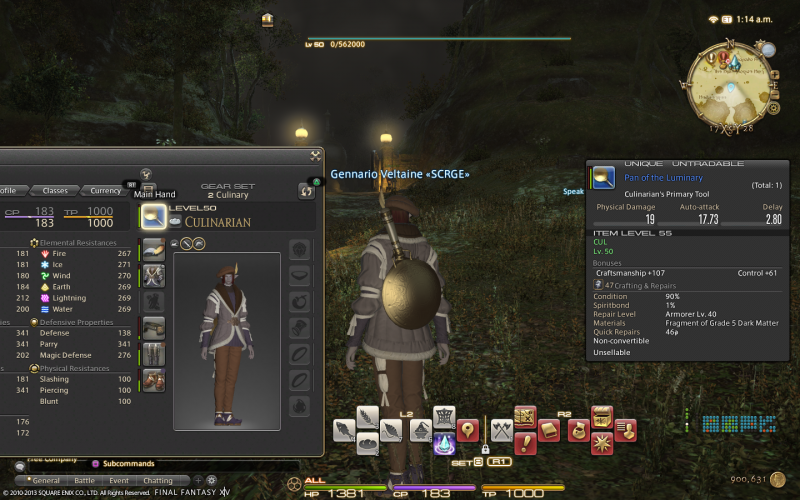Switch to the Classes tab
Viewport: 800px width, 500px height.
[55, 190]
